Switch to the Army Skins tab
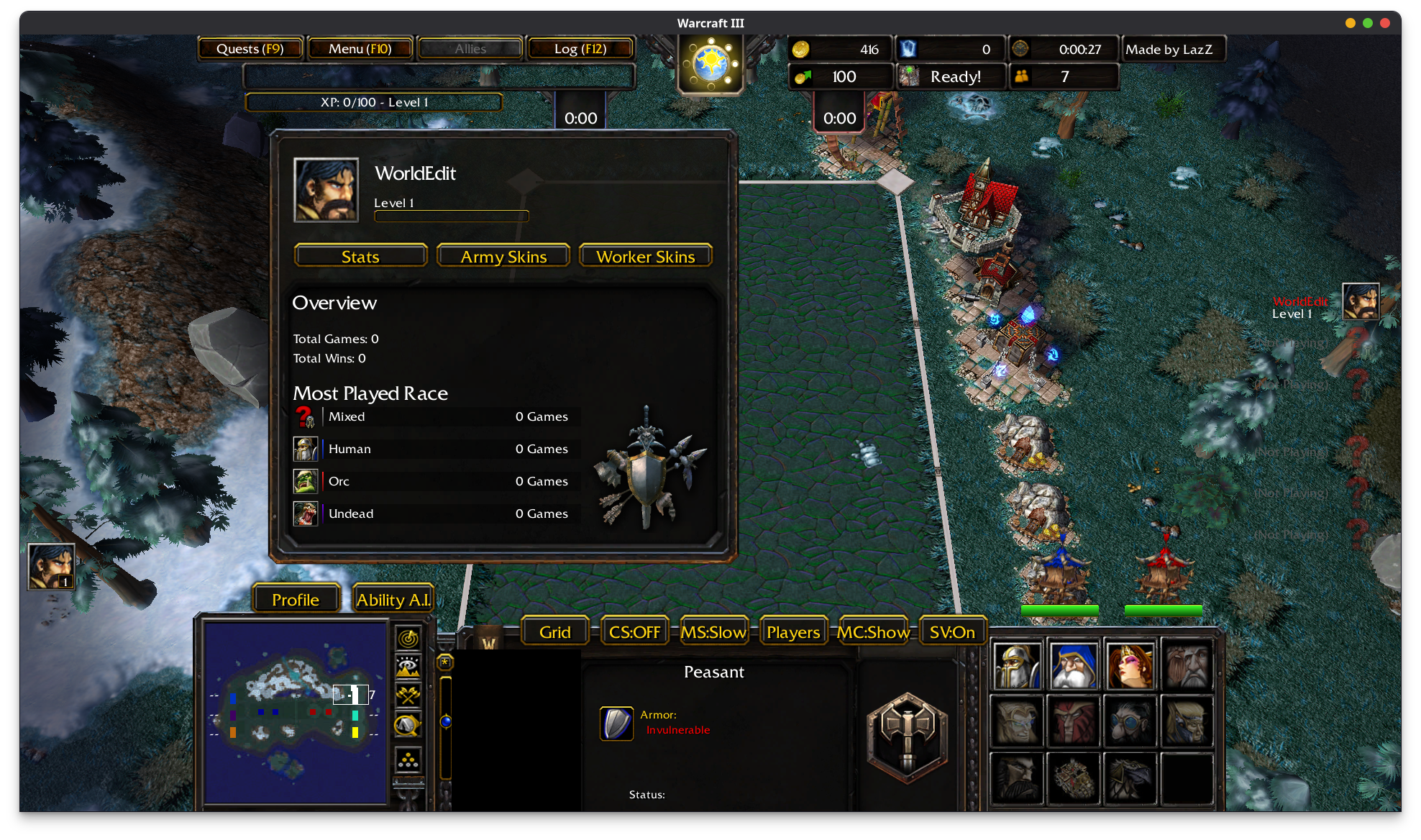Image resolution: width=1421 pixels, height=840 pixels. (x=503, y=257)
